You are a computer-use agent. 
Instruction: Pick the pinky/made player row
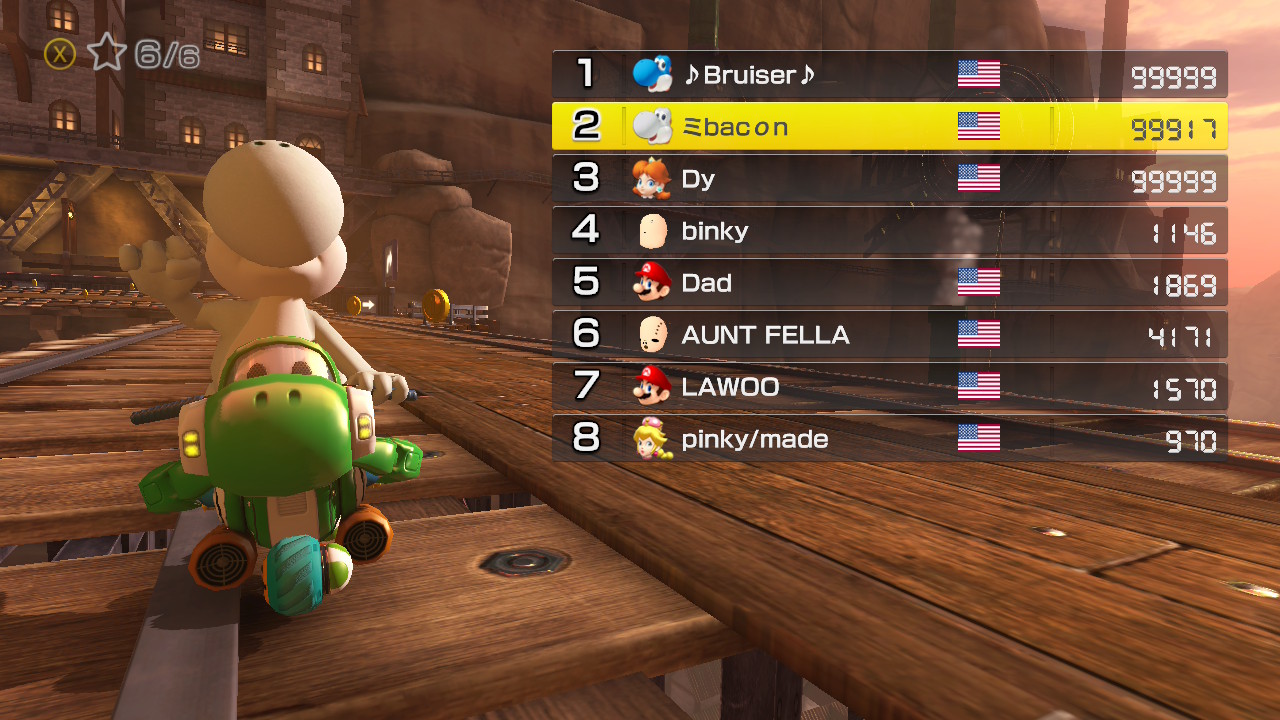[889, 439]
